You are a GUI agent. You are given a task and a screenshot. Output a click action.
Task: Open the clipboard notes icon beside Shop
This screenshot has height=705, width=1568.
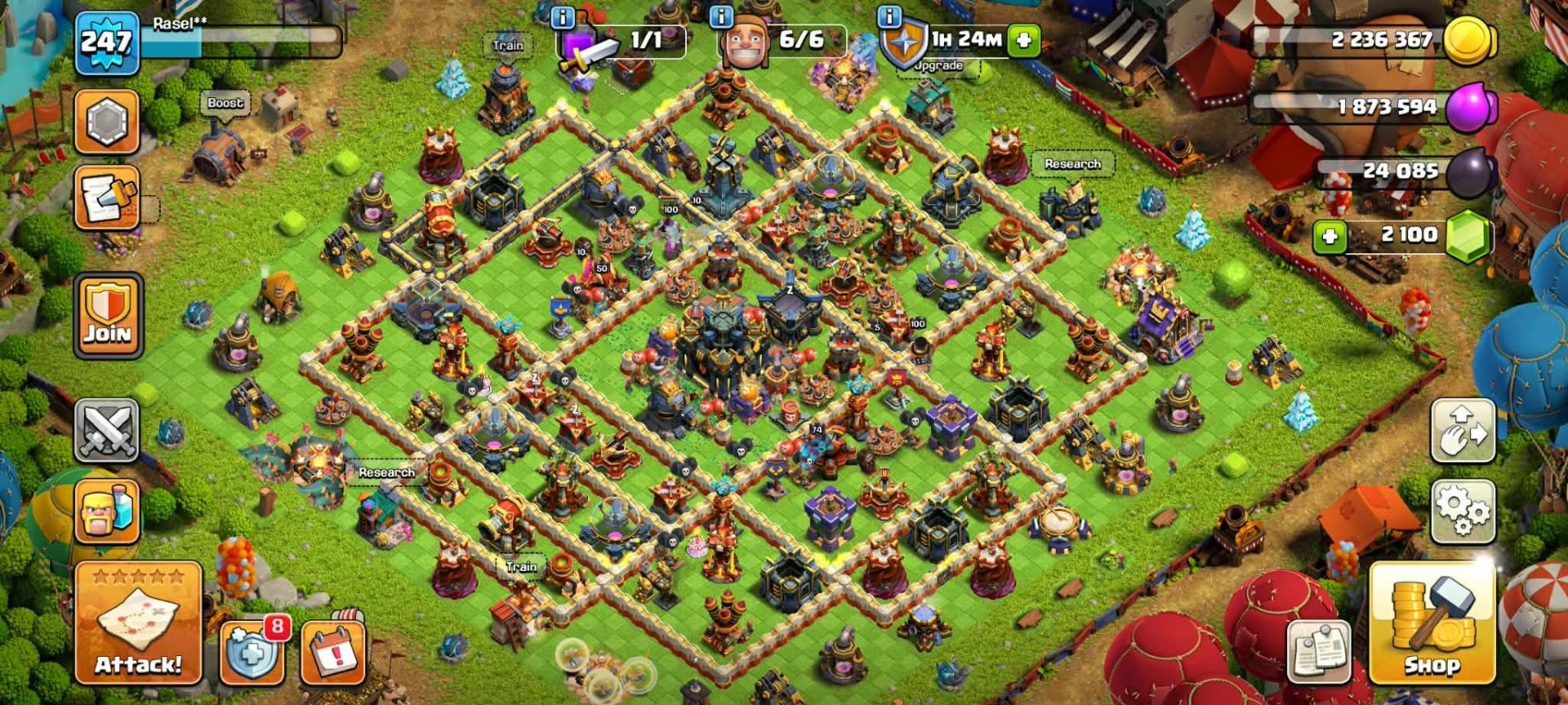tap(1318, 652)
